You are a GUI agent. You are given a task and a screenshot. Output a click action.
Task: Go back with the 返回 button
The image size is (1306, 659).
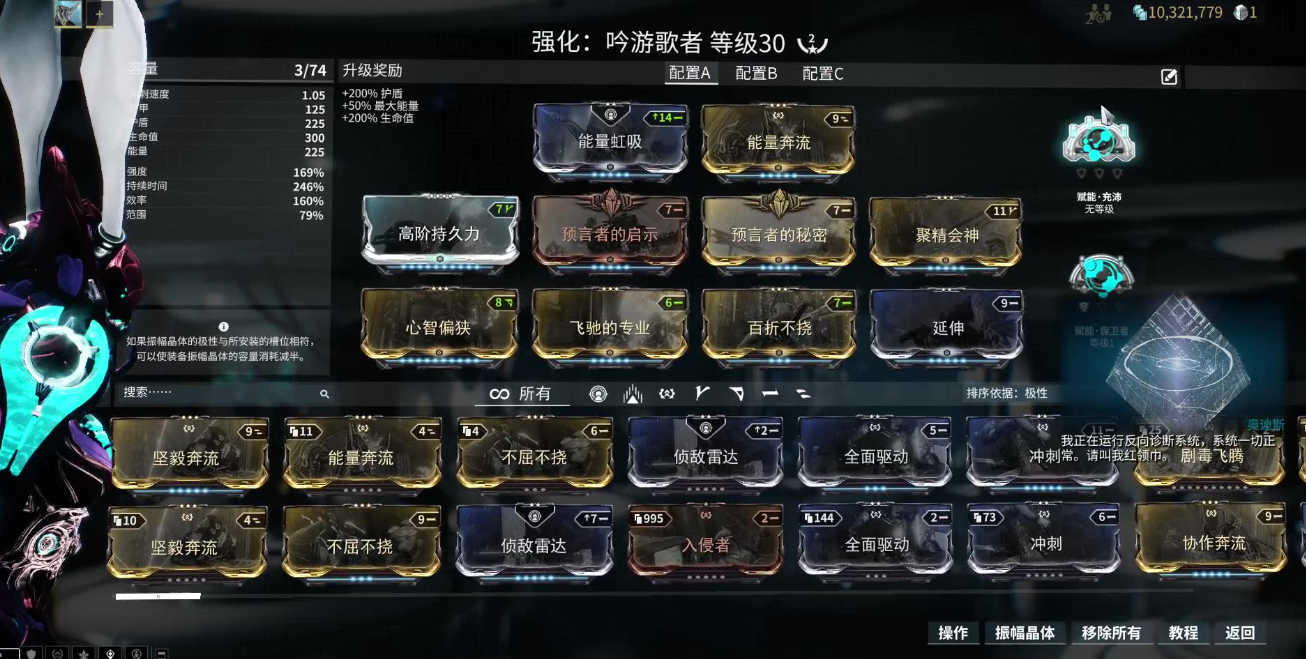click(1239, 633)
